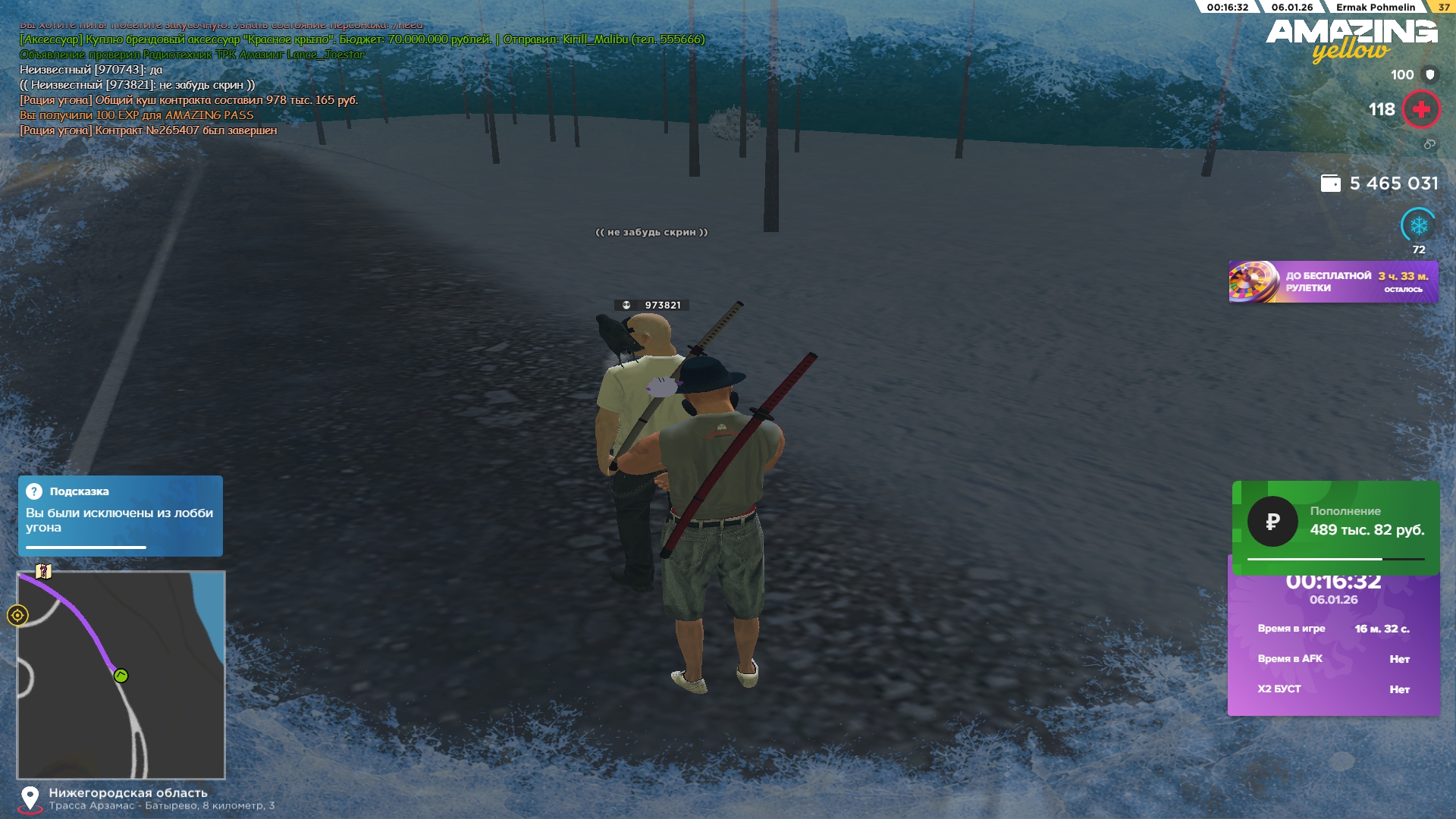Image resolution: width=1456 pixels, height=819 pixels.
Task: Select the wallet balance icon
Action: tap(1330, 184)
